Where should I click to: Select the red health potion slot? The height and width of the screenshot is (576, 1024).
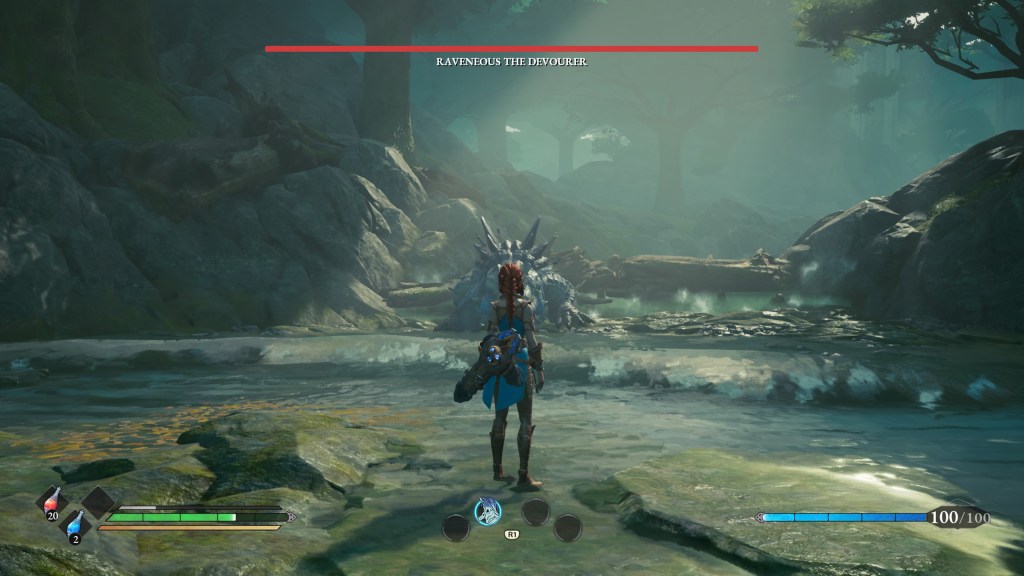pyautogui.click(x=52, y=503)
